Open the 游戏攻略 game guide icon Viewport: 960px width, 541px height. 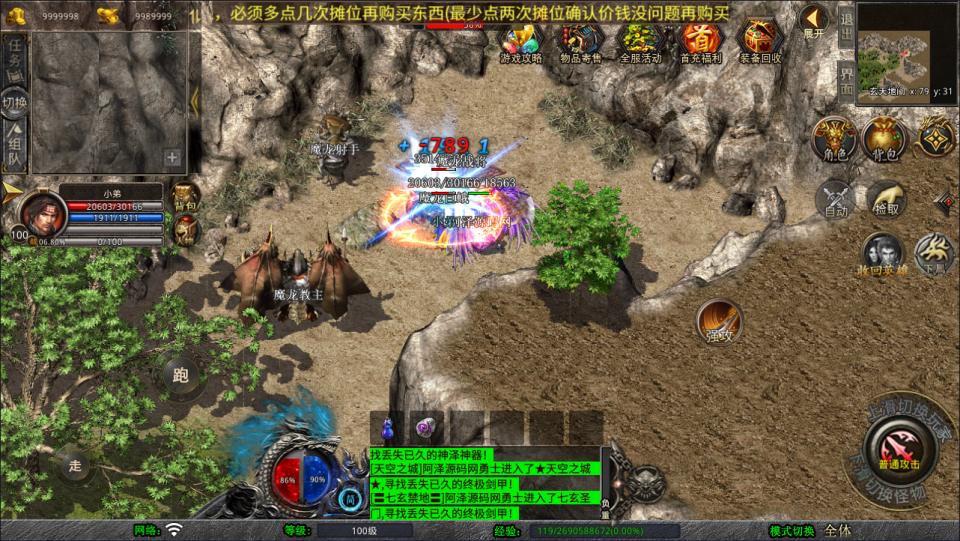point(520,41)
